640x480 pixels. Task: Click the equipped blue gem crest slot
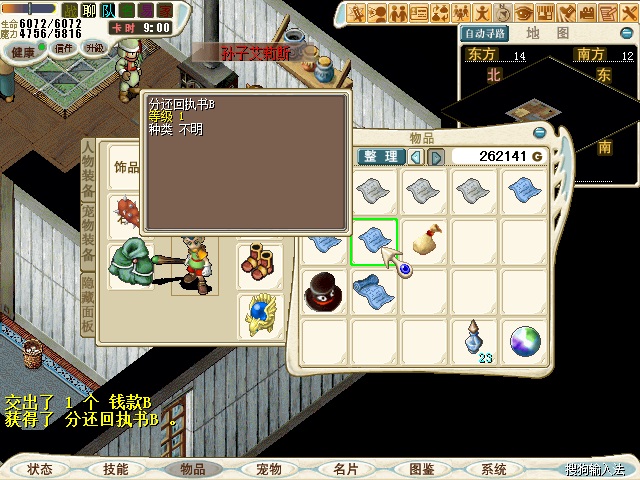[260, 314]
